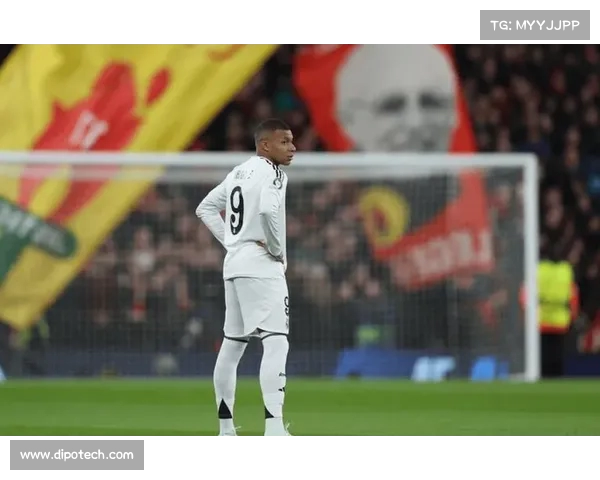Open the www.dipotech.com link
The height and width of the screenshot is (480, 600).
click(x=77, y=455)
